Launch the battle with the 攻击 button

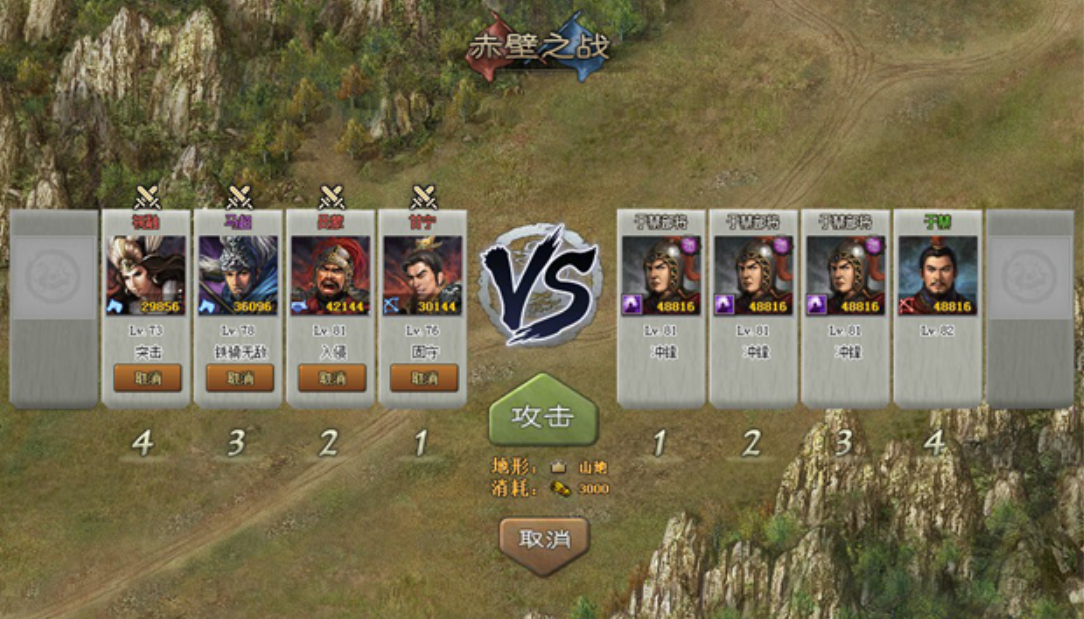(x=543, y=415)
